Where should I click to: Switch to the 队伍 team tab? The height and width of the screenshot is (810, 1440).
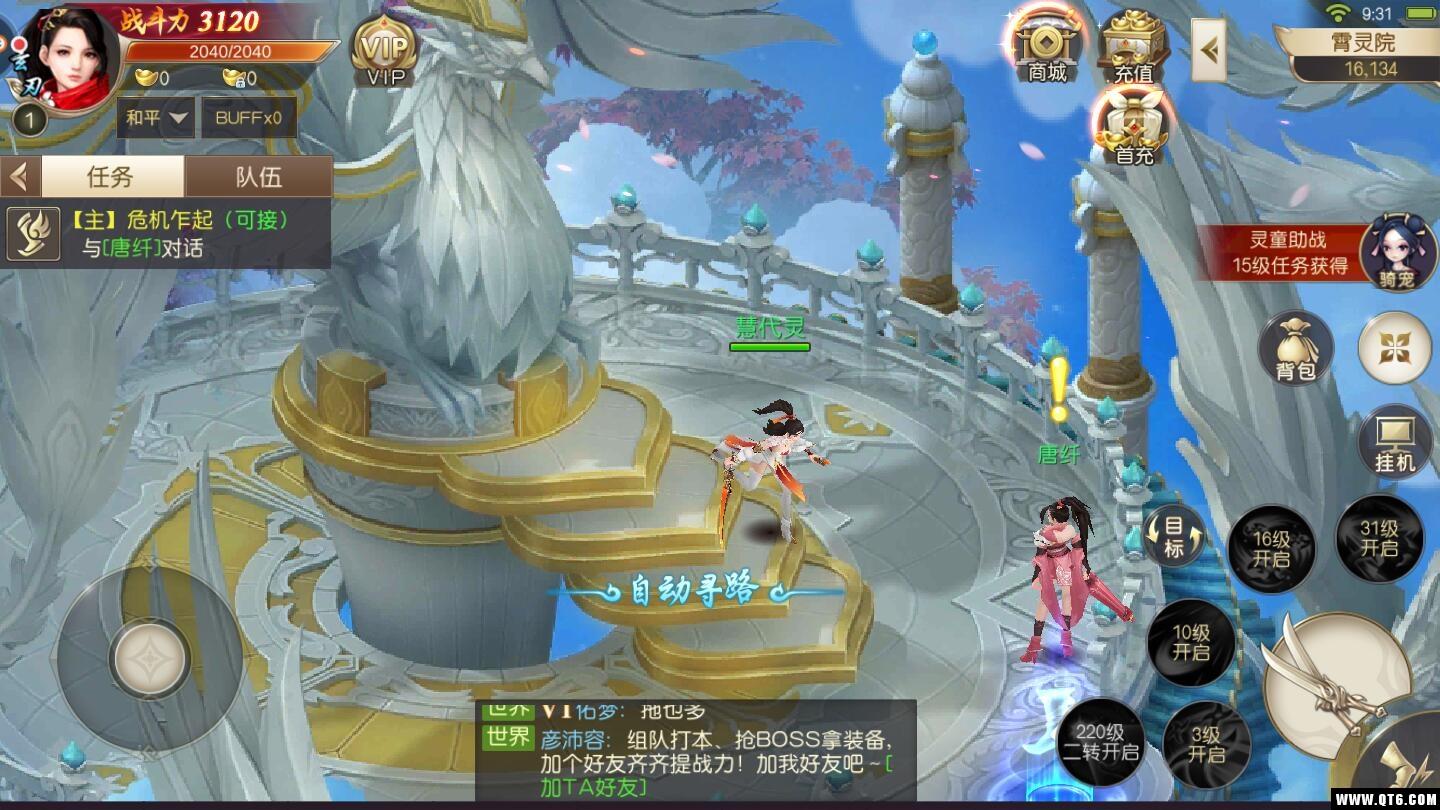coord(258,177)
